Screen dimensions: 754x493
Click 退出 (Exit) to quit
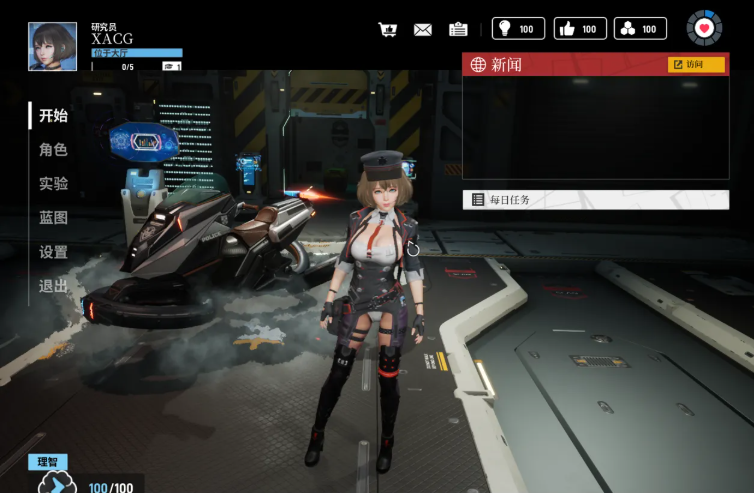pos(53,286)
